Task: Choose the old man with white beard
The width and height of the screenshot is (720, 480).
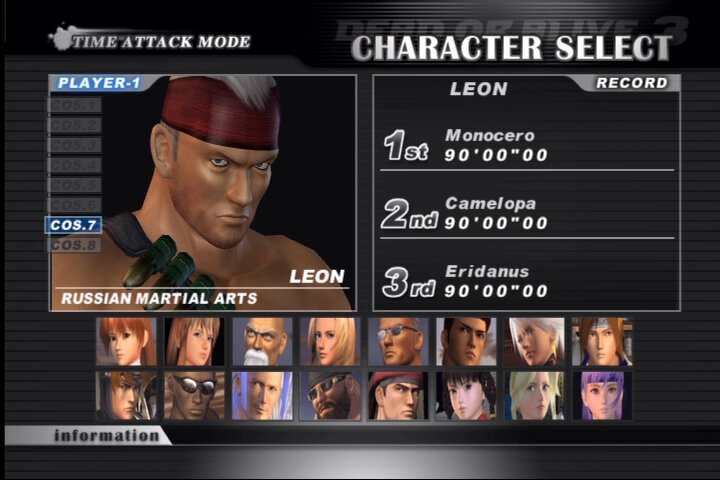Action: 262,341
